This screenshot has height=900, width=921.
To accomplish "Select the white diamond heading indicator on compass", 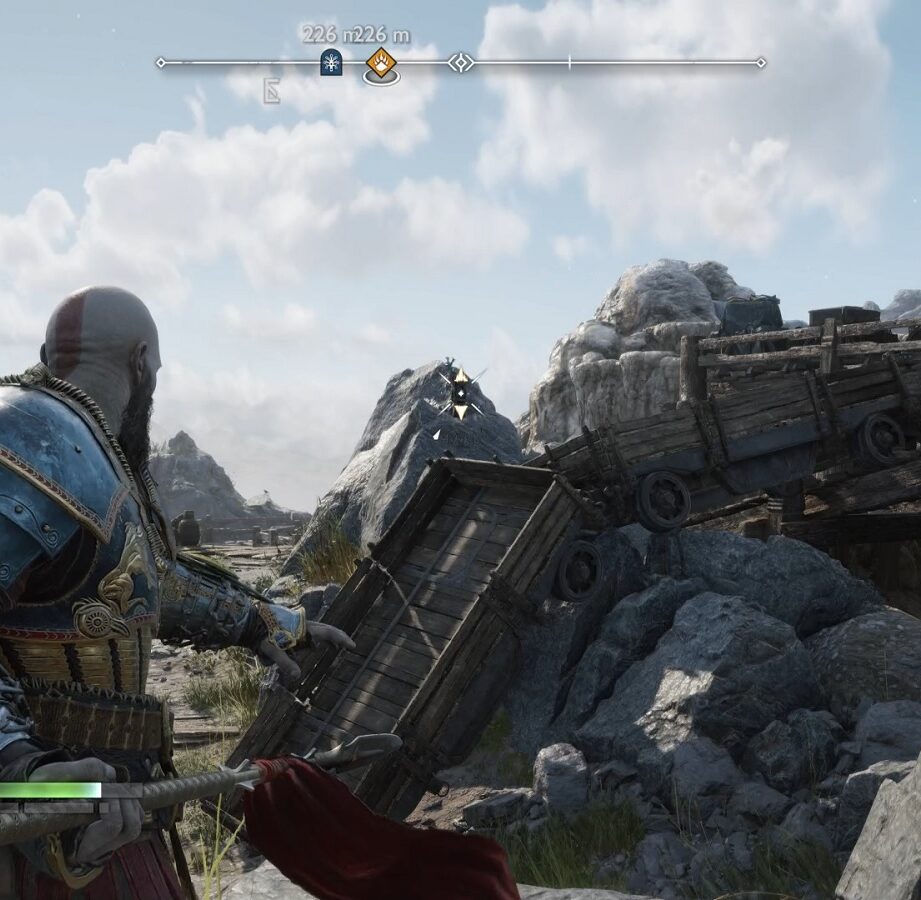I will click(x=460, y=63).
